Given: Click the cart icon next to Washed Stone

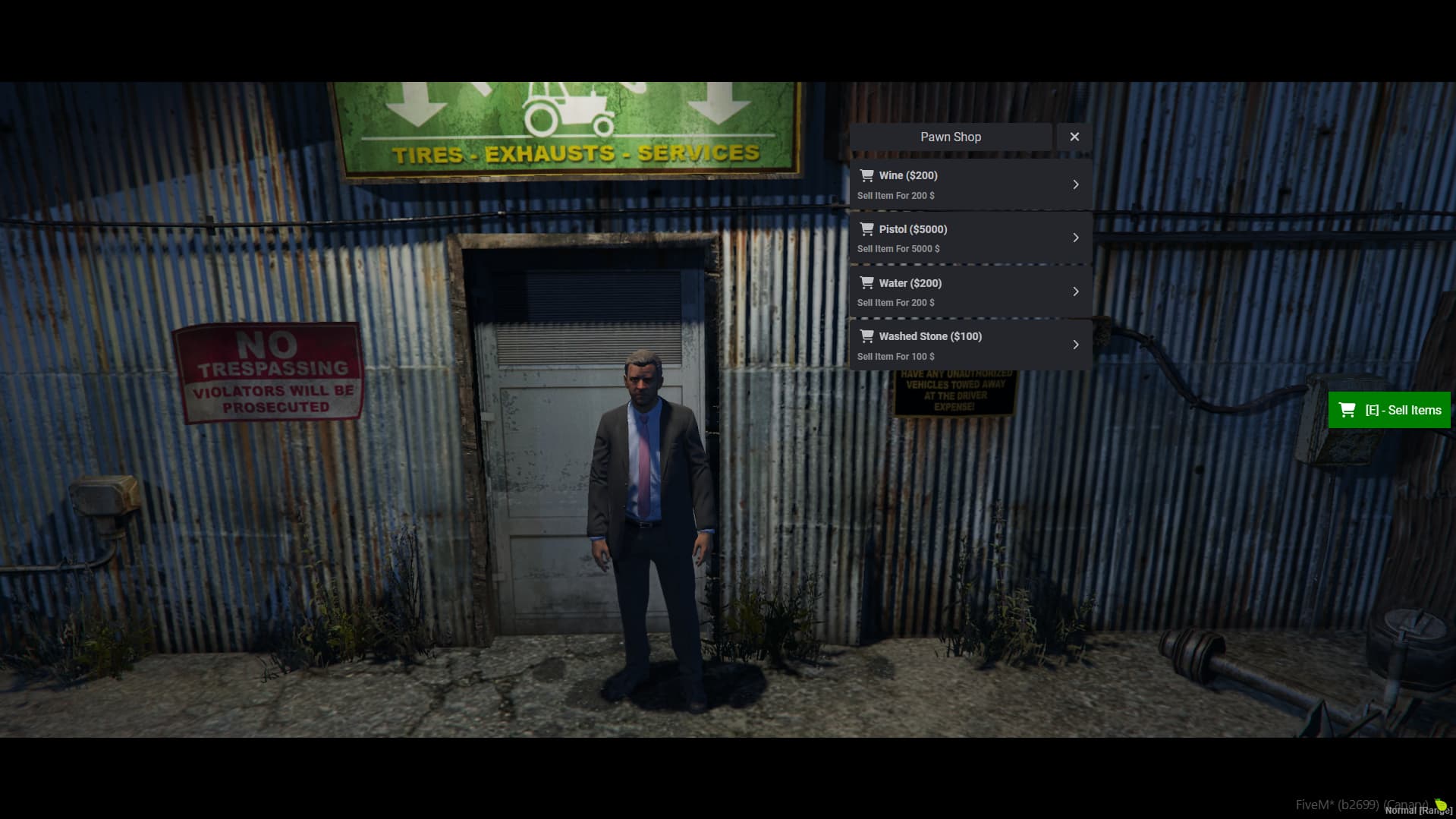Looking at the screenshot, I should pyautogui.click(x=866, y=336).
